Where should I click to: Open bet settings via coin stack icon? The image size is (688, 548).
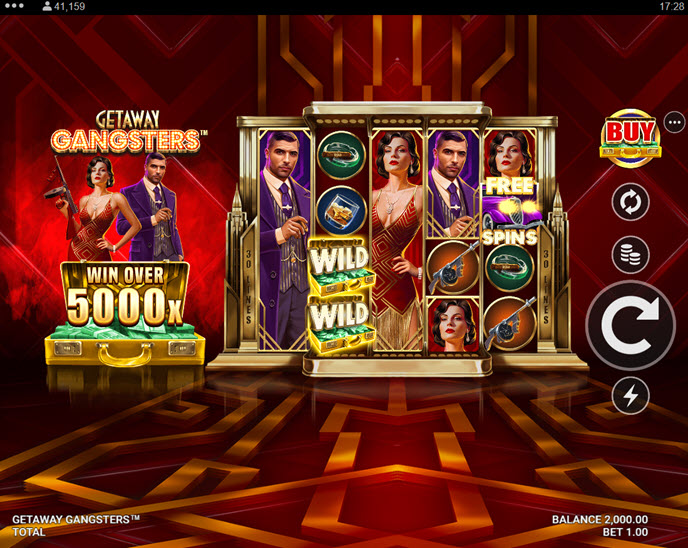[x=630, y=254]
